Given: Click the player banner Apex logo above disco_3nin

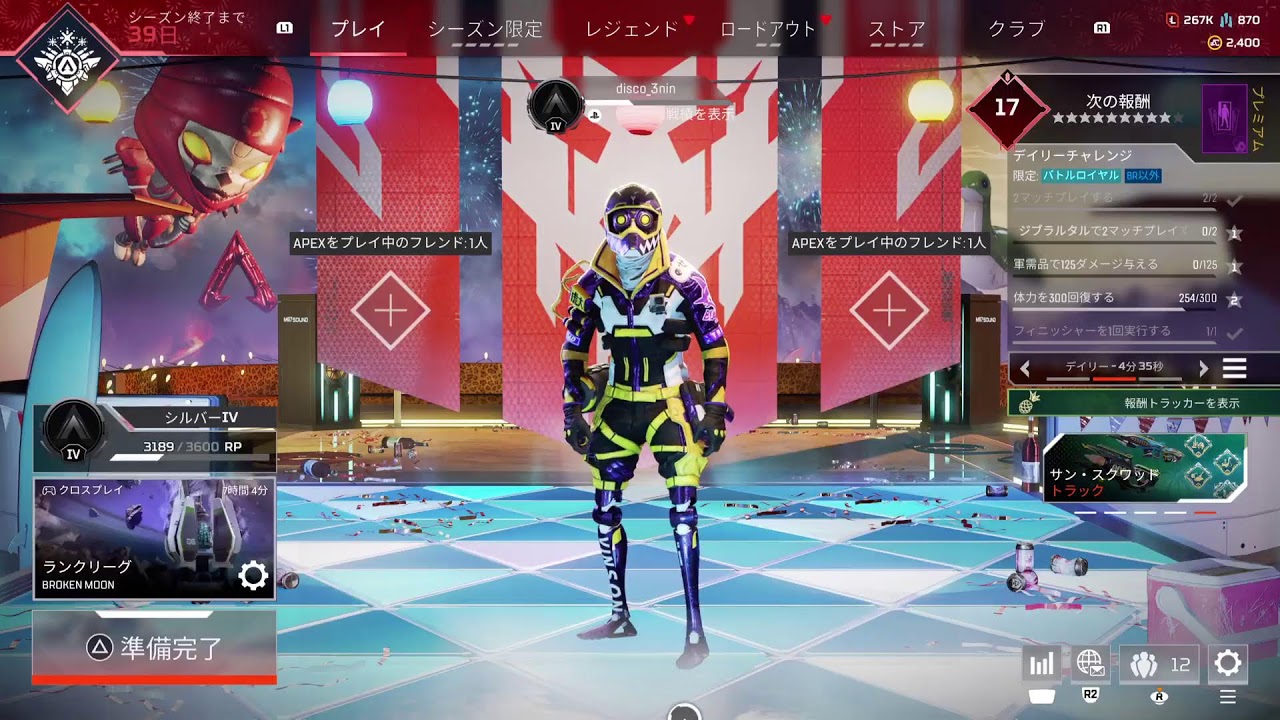Looking at the screenshot, I should point(556,104).
